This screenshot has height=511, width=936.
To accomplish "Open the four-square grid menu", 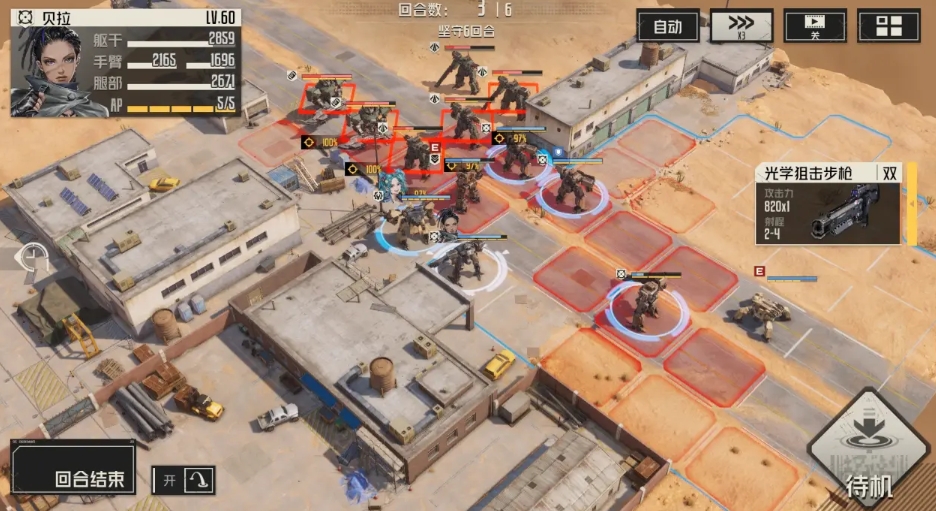I will point(888,26).
